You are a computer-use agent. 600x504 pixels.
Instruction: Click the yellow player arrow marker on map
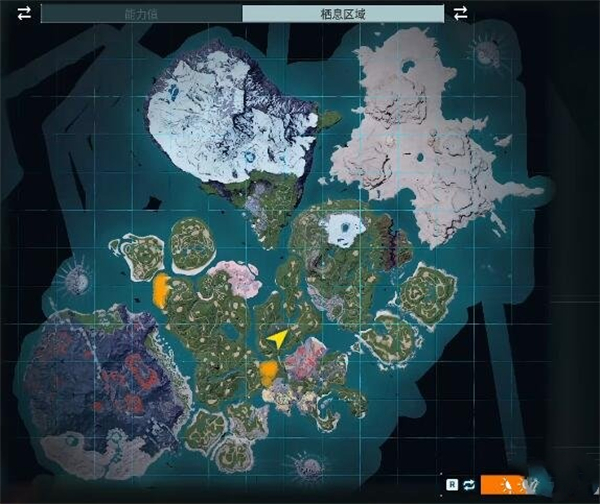click(277, 339)
